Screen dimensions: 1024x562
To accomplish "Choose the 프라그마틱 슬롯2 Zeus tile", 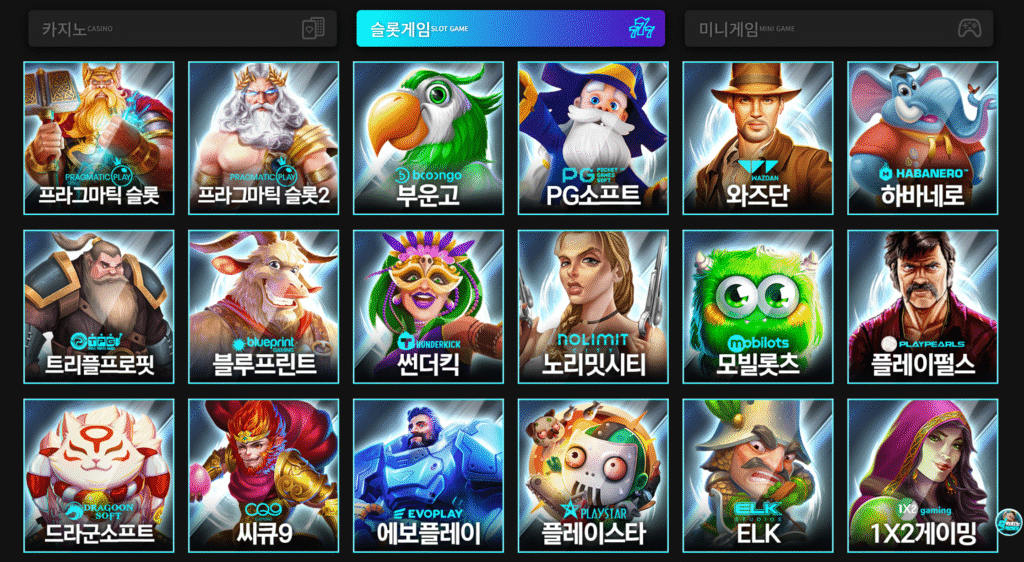I will (263, 138).
